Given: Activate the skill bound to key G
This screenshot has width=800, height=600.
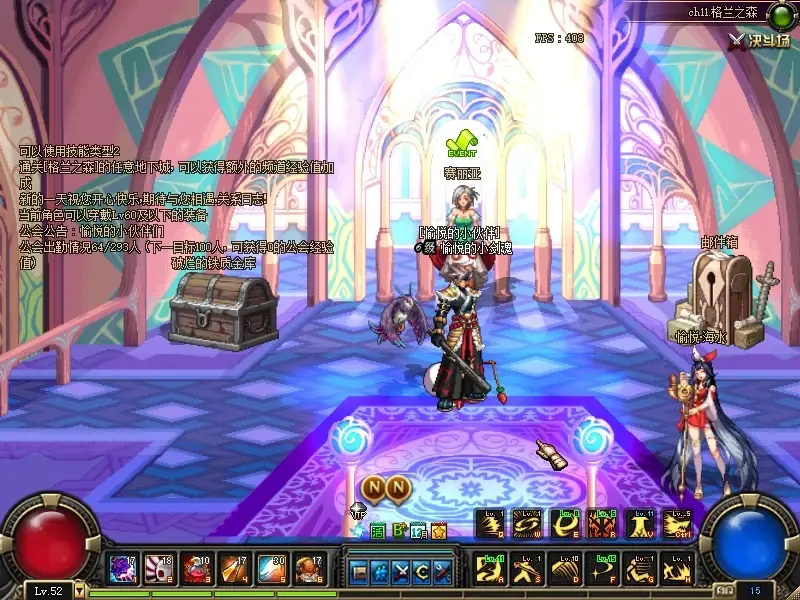Looking at the screenshot, I should [639, 570].
